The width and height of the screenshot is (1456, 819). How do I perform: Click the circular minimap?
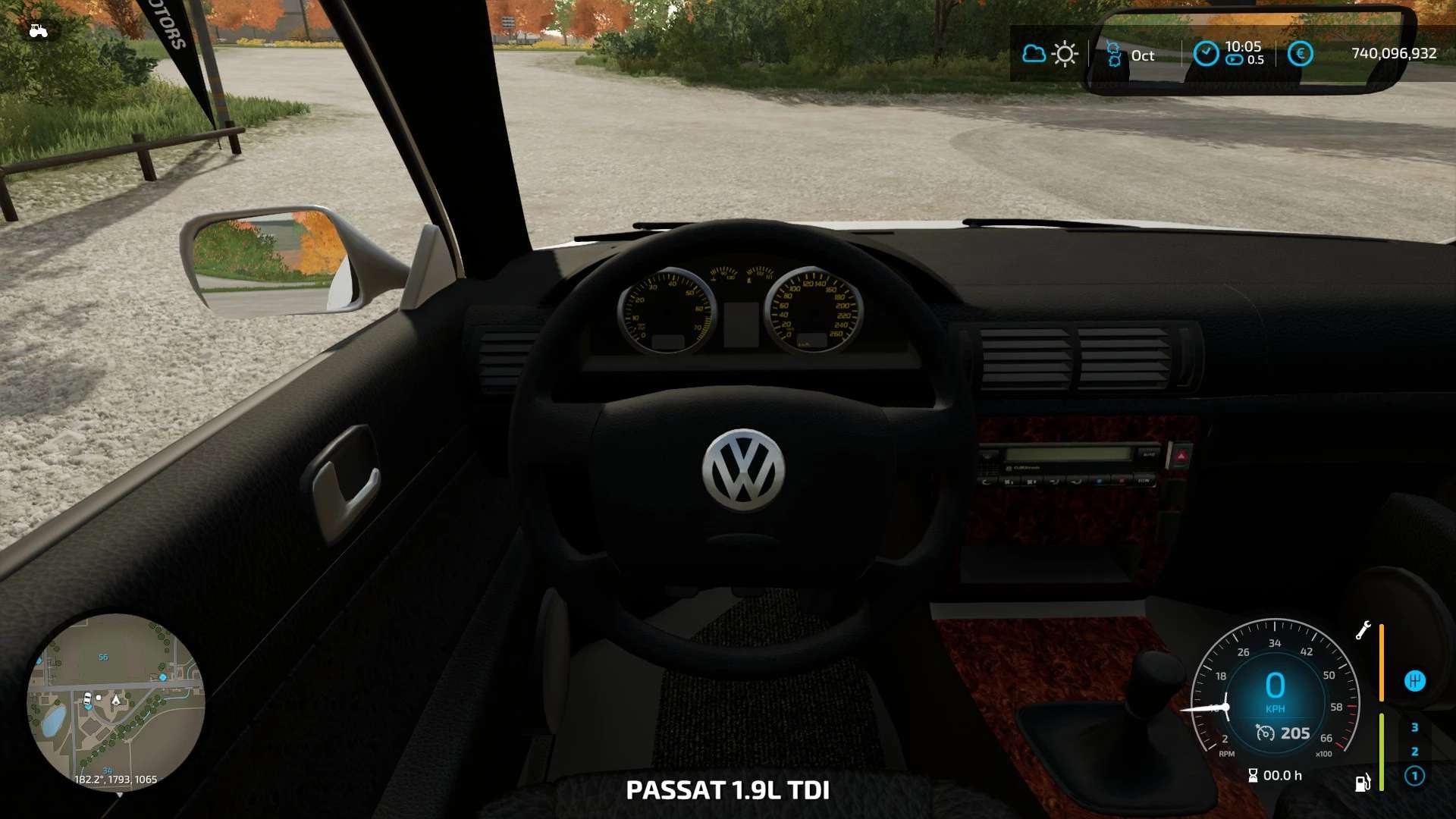(x=115, y=702)
